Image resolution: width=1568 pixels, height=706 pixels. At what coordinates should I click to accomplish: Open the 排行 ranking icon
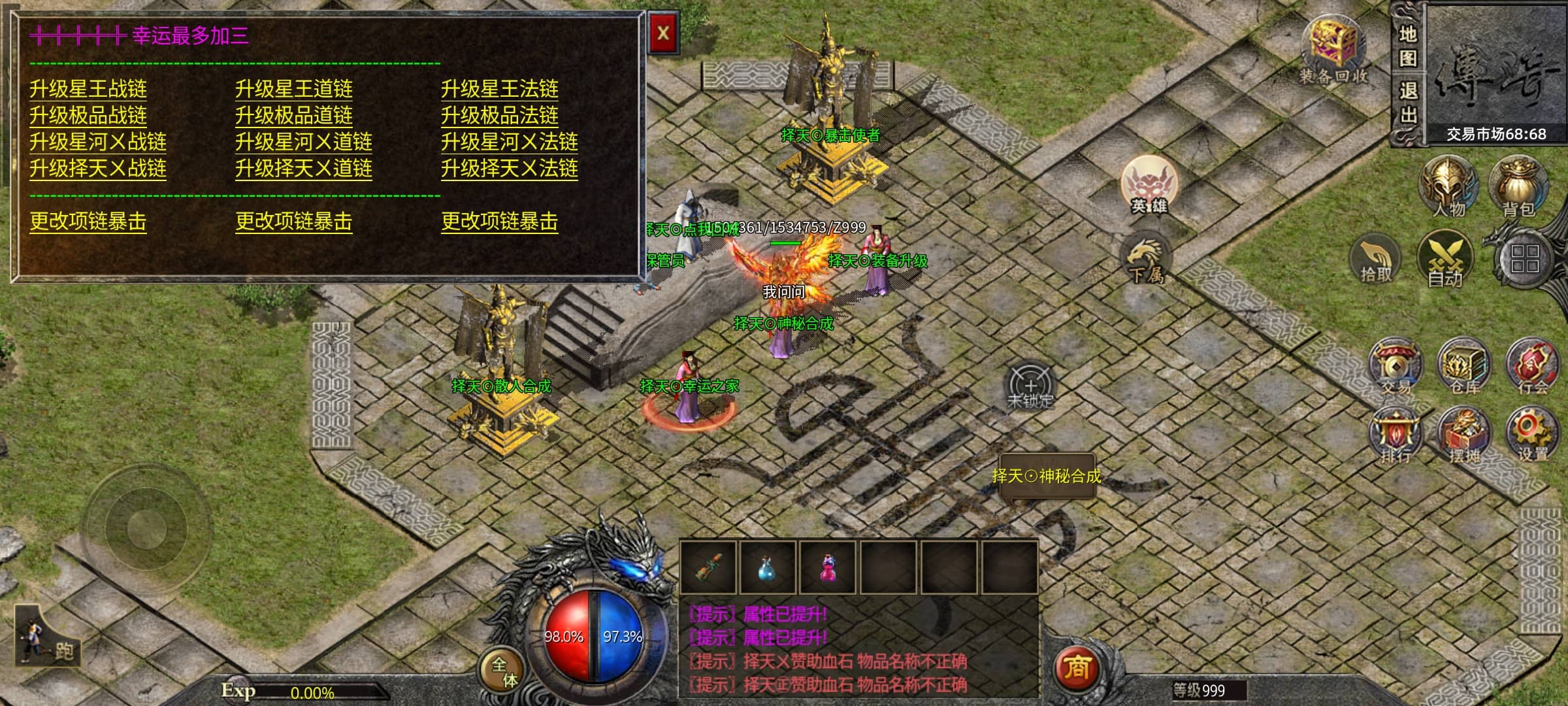pyautogui.click(x=1396, y=434)
